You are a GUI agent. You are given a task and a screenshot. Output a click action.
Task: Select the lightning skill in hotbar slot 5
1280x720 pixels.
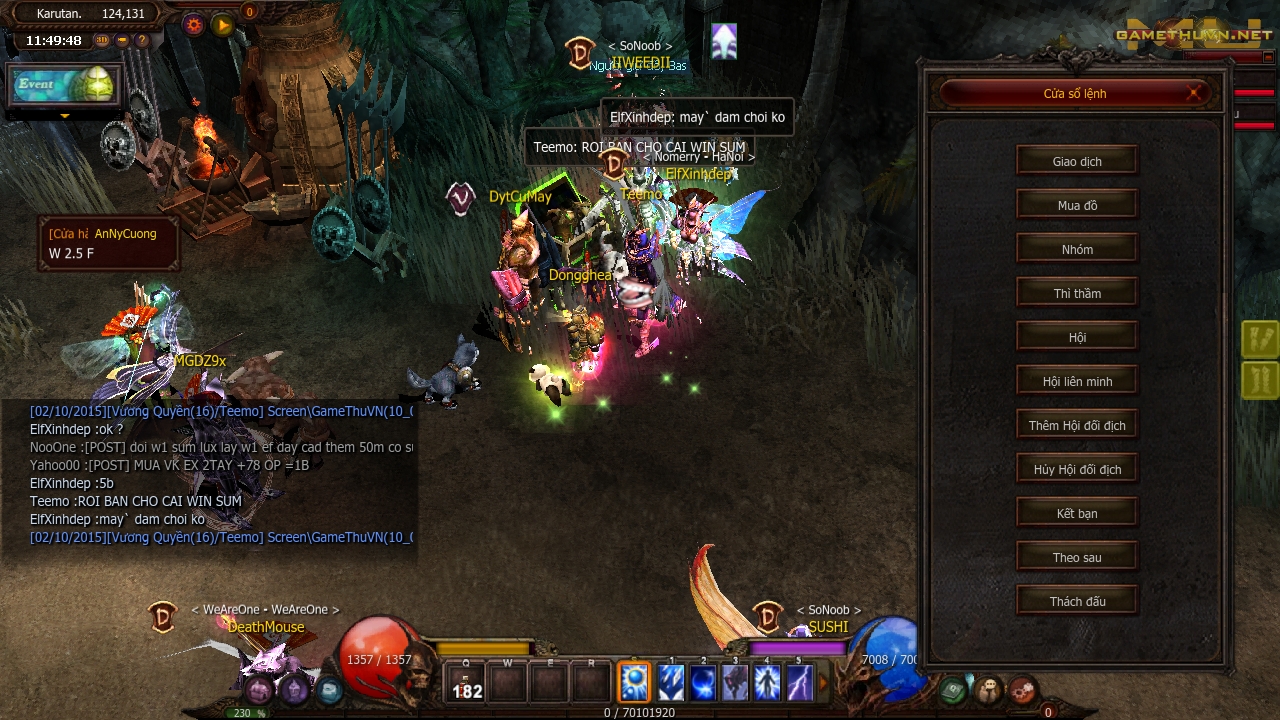click(x=800, y=683)
